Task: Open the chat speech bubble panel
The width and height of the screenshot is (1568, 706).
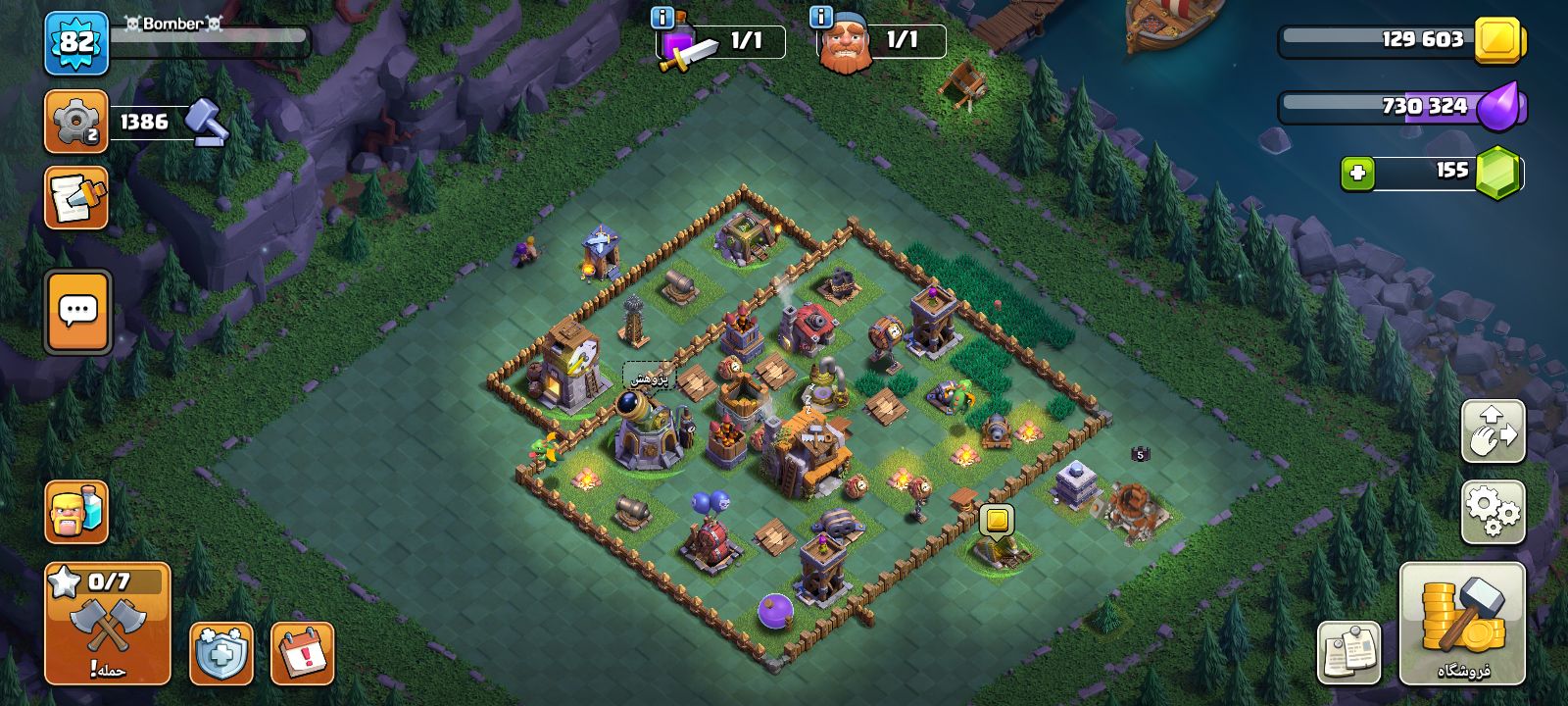Action: (x=77, y=312)
